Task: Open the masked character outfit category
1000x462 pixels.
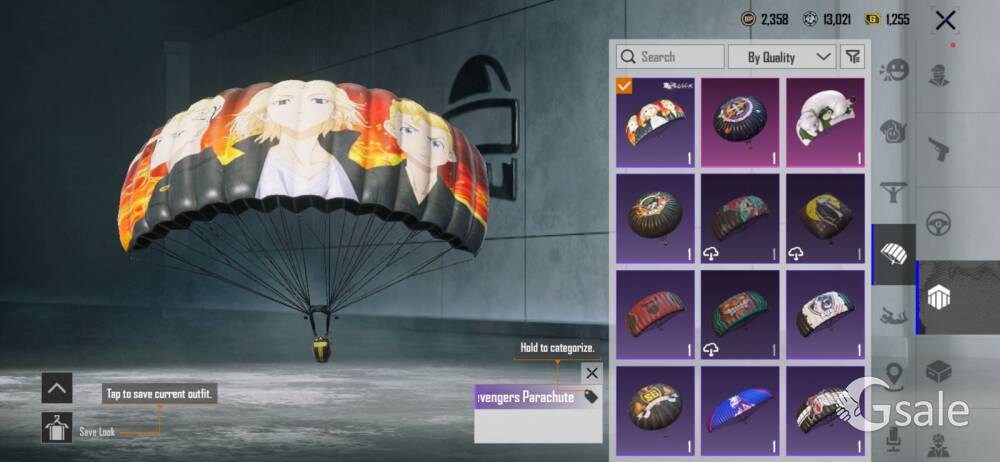Action: pos(938,76)
